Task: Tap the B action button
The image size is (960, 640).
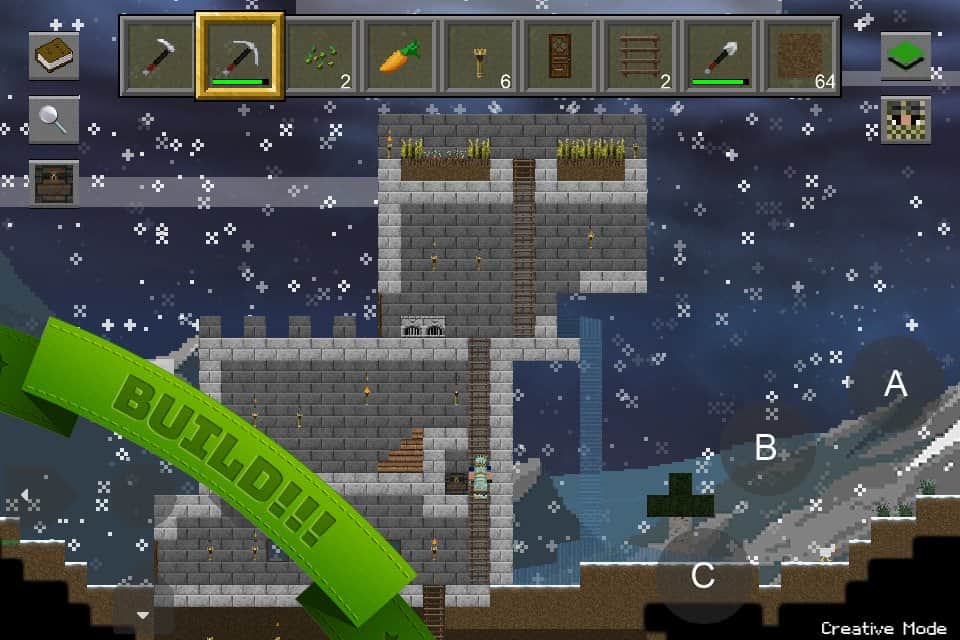Action: click(766, 447)
